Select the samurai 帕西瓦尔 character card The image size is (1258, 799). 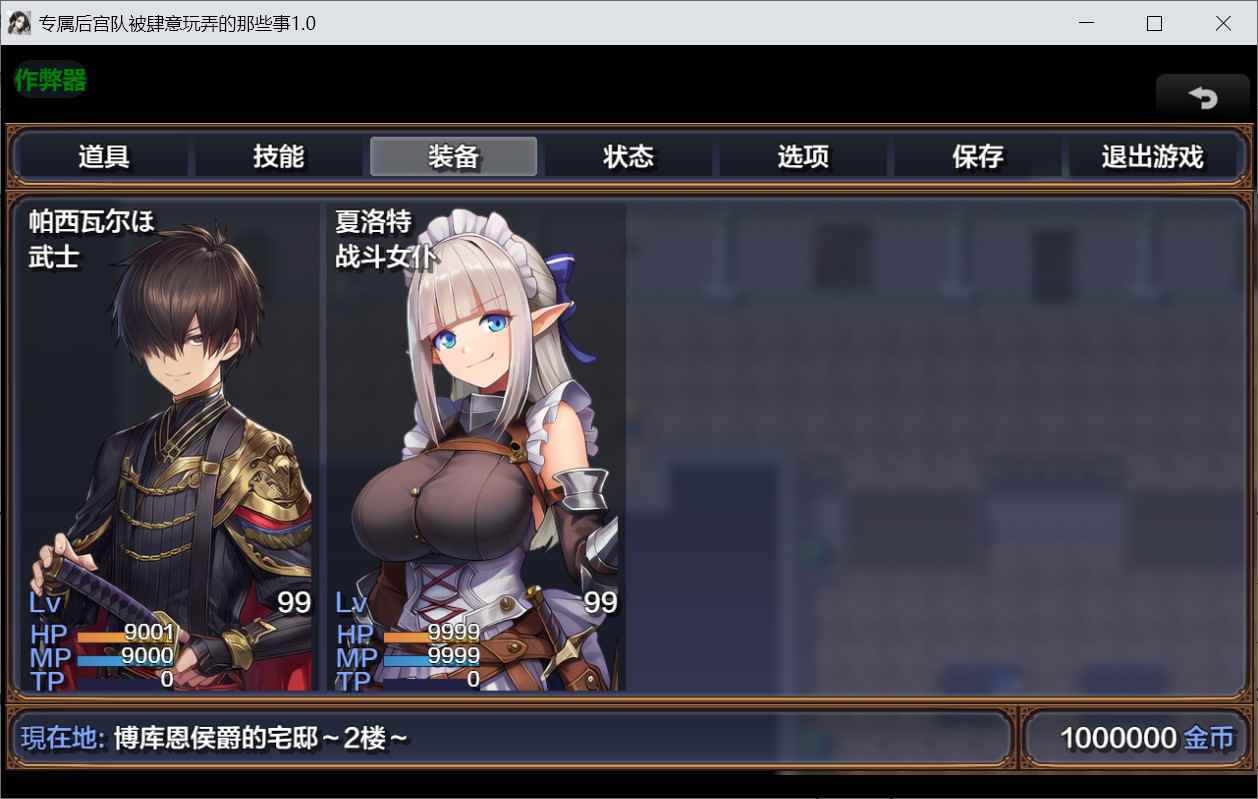(x=168, y=446)
